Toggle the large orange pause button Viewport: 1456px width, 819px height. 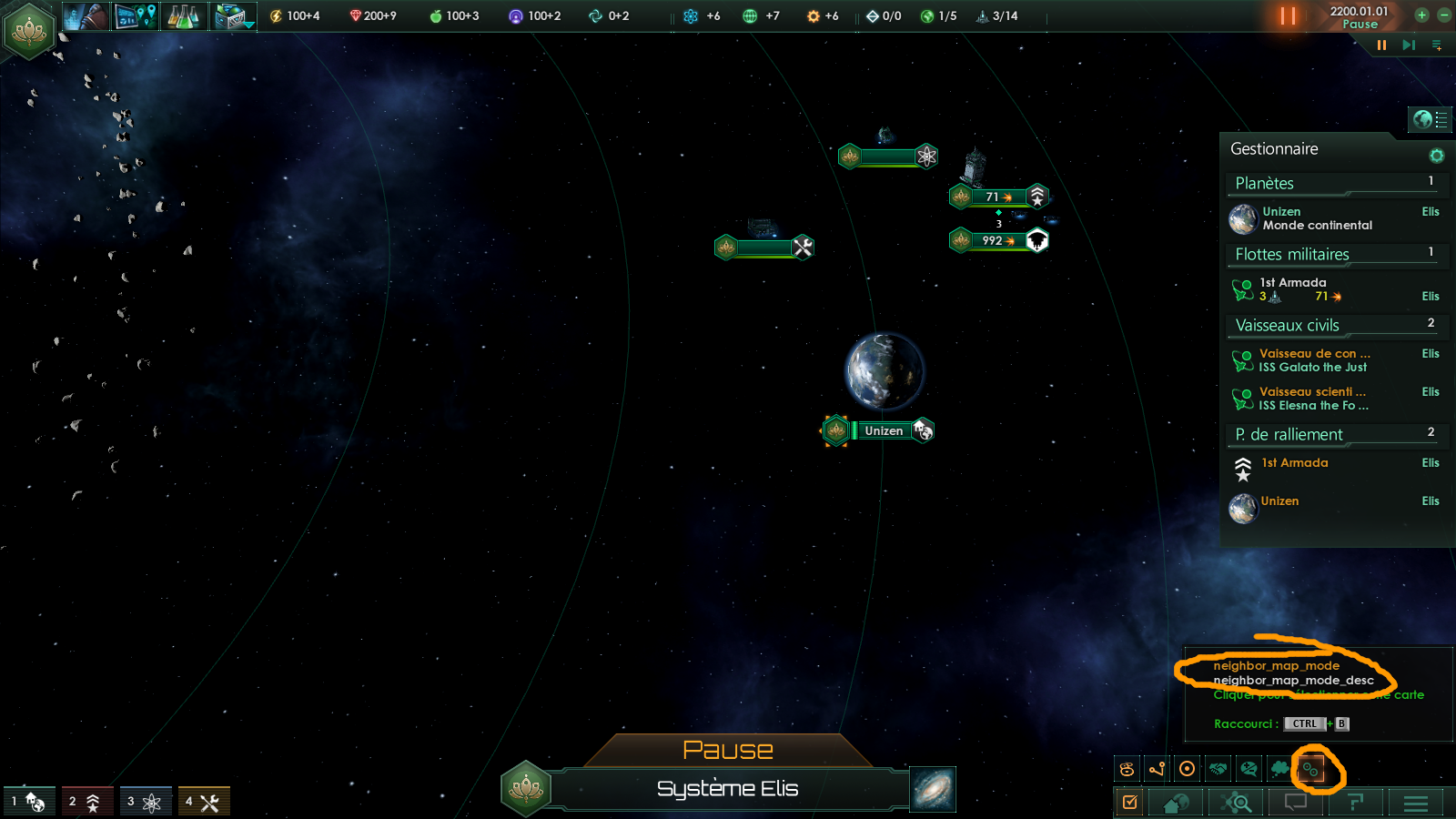coord(1288,16)
